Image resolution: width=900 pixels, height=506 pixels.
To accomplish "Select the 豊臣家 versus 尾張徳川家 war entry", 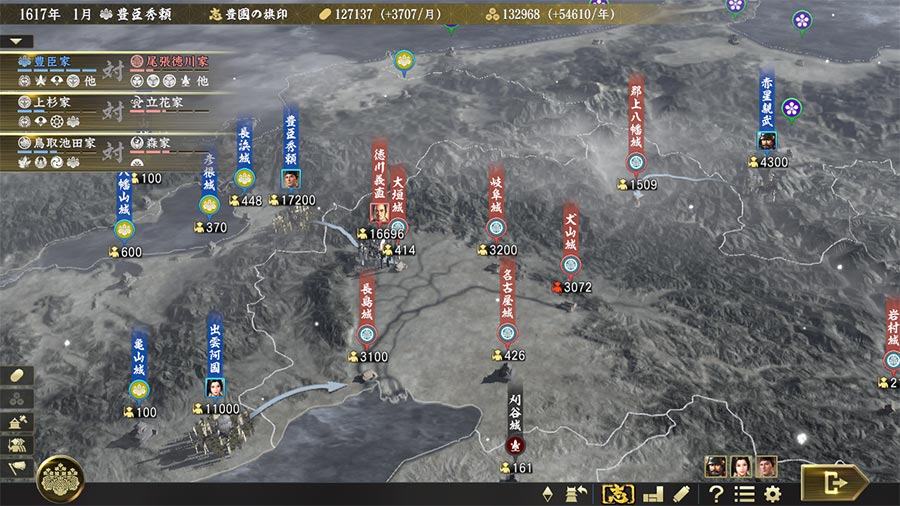I will click(x=110, y=69).
